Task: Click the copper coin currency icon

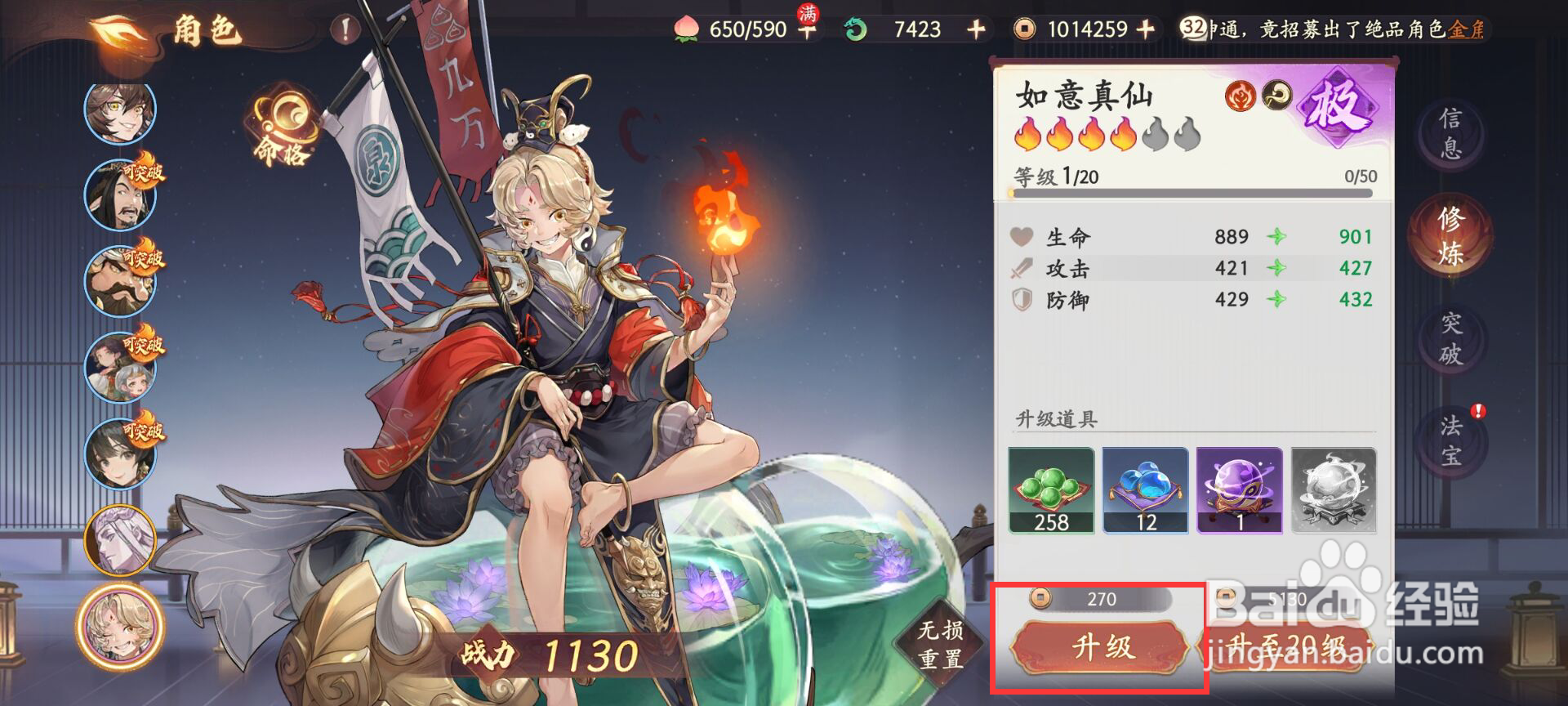Action: click(1023, 29)
